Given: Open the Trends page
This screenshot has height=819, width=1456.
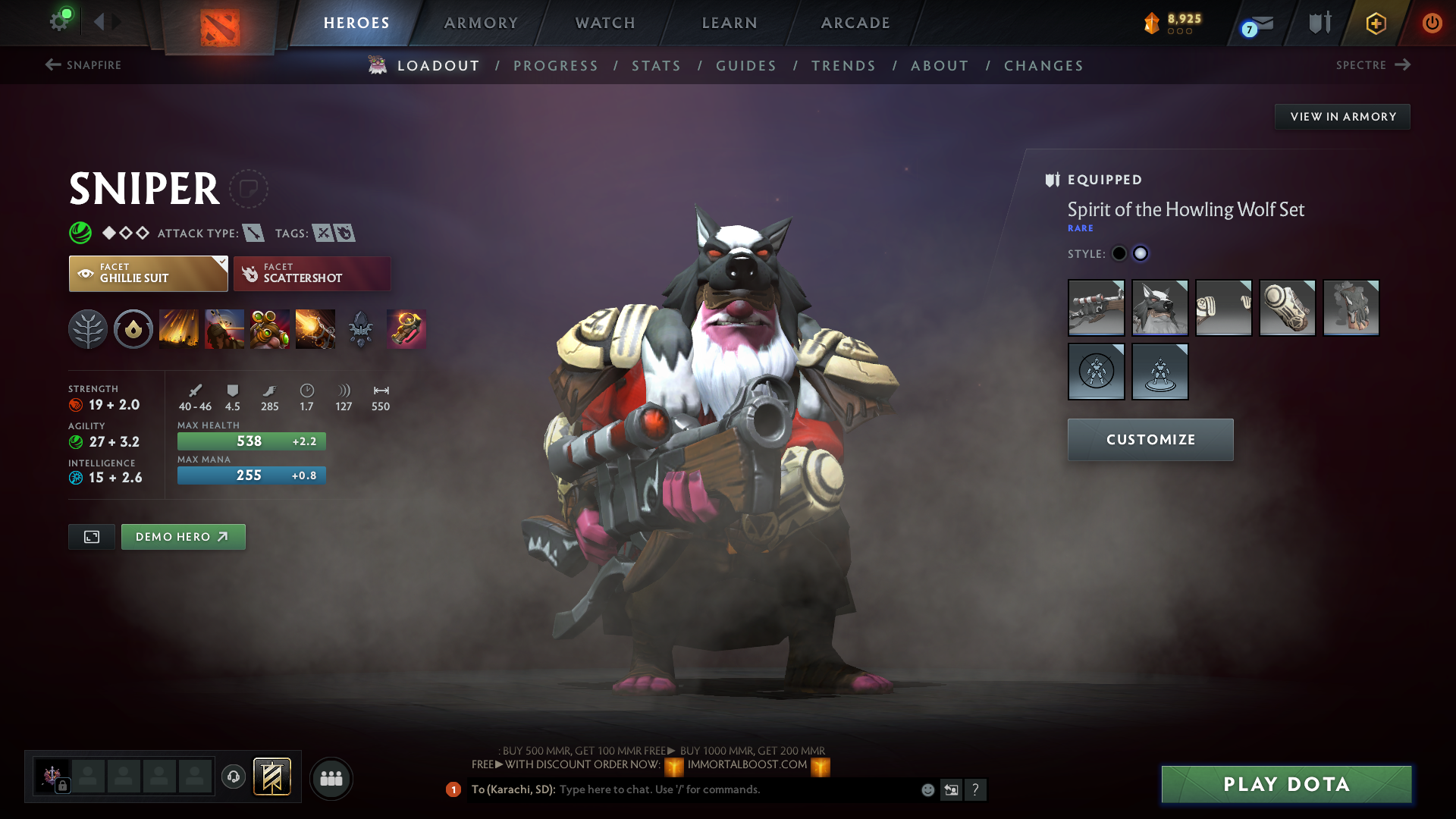Looking at the screenshot, I should click(843, 66).
